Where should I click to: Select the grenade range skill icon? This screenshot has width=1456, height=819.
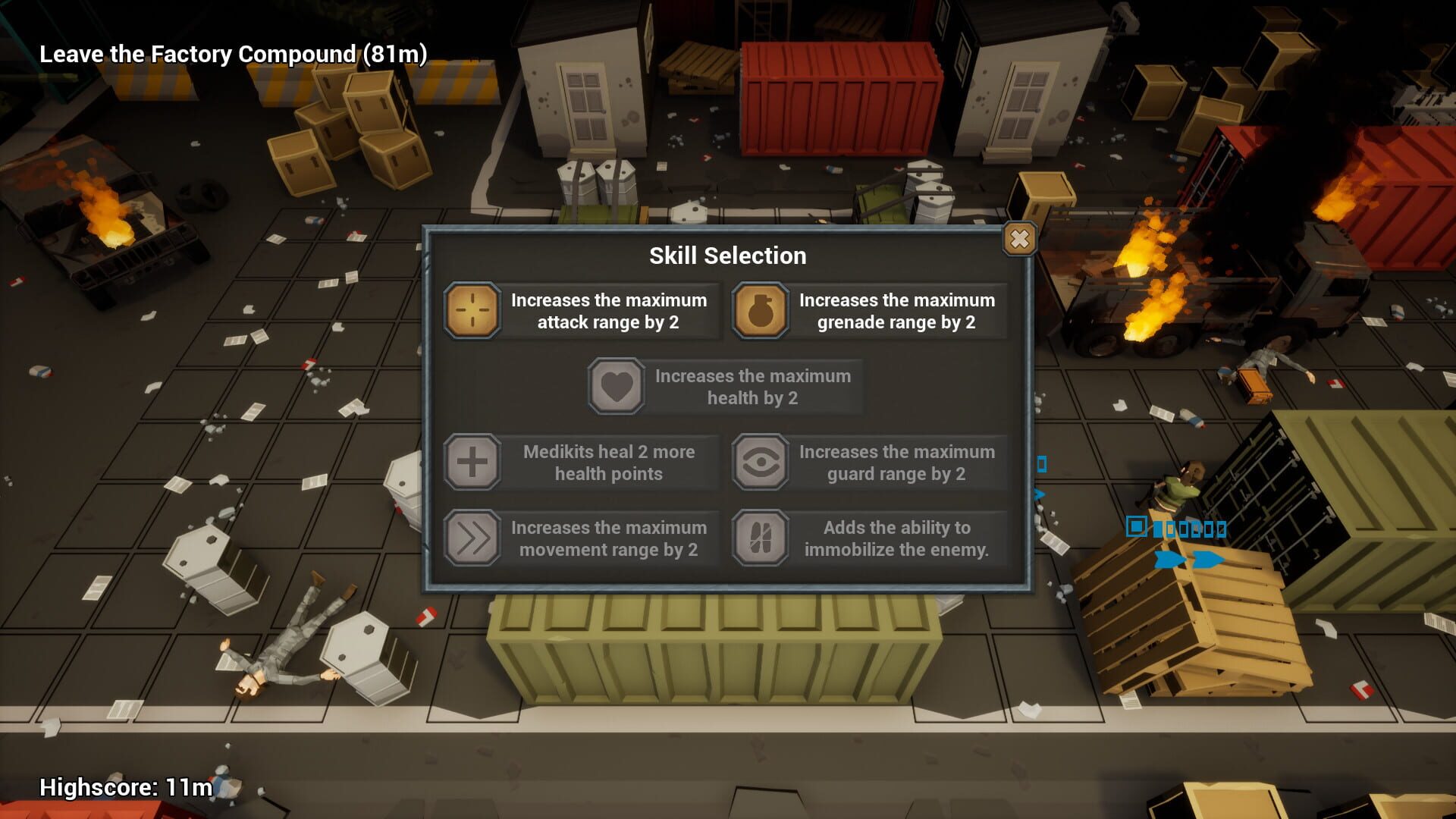click(x=760, y=310)
